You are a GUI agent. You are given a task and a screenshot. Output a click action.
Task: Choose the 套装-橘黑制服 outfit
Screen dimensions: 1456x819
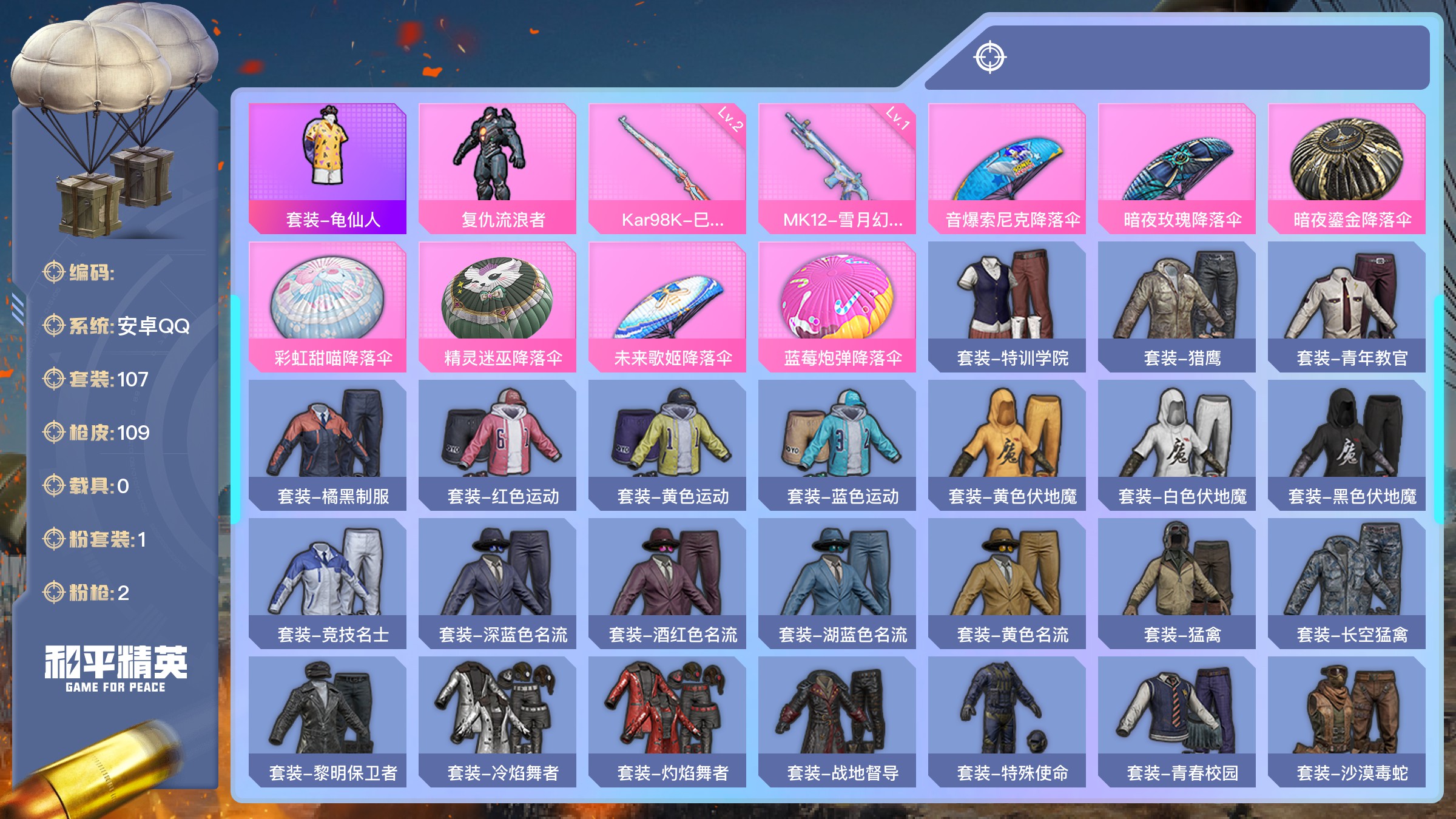coord(328,445)
